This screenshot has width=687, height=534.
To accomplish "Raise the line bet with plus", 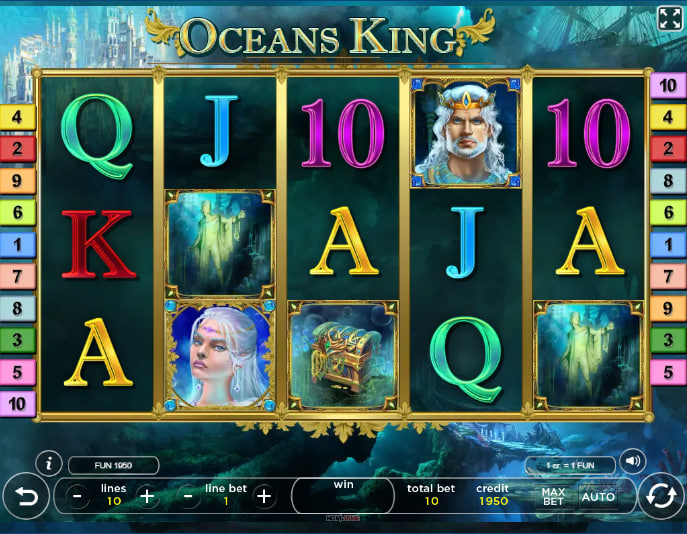I will (x=264, y=496).
